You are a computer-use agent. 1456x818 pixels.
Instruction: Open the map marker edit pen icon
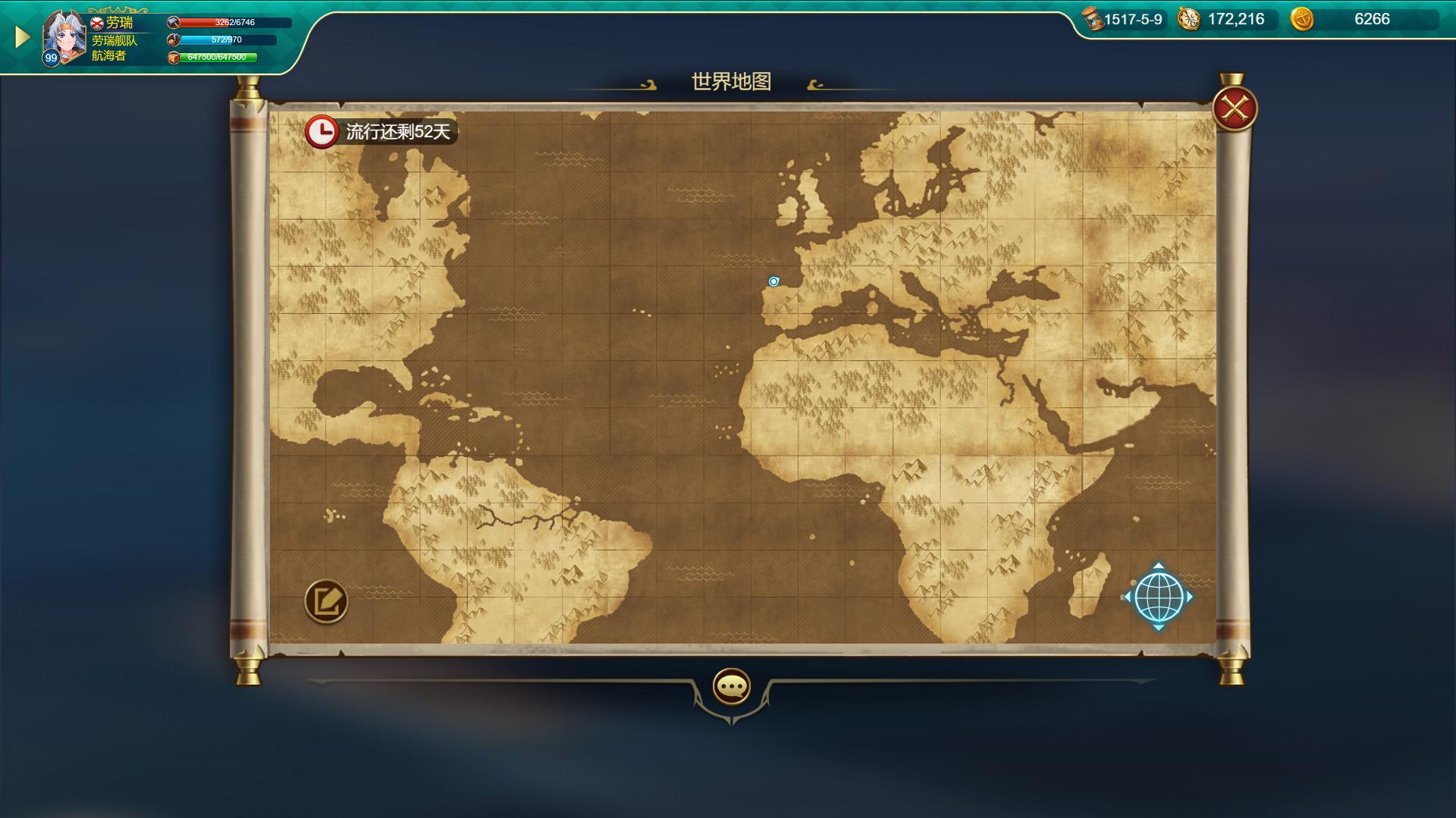pyautogui.click(x=325, y=603)
